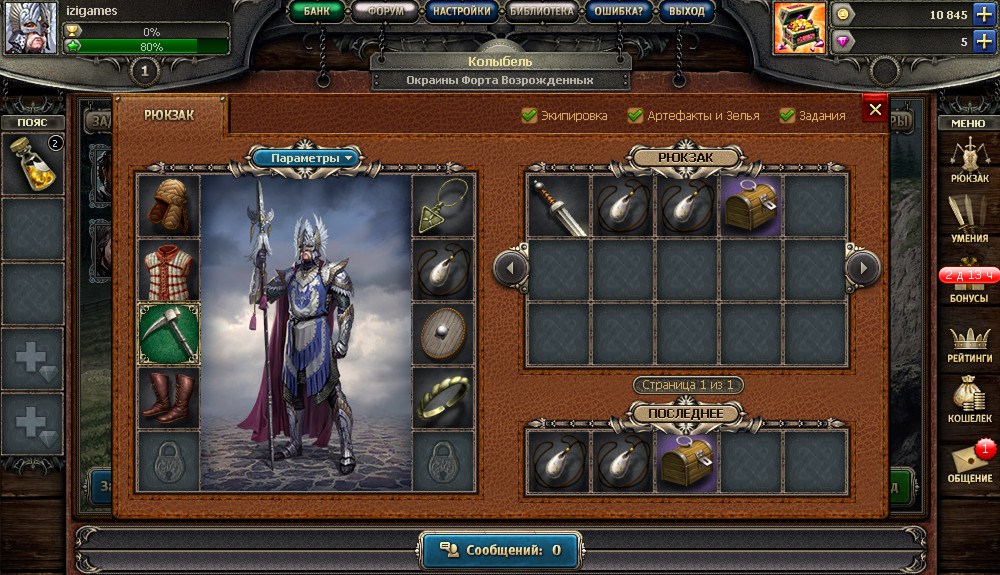Toggle the Артефакты и Зелья checkbox
Screen dimensions: 1000x575
coord(635,116)
